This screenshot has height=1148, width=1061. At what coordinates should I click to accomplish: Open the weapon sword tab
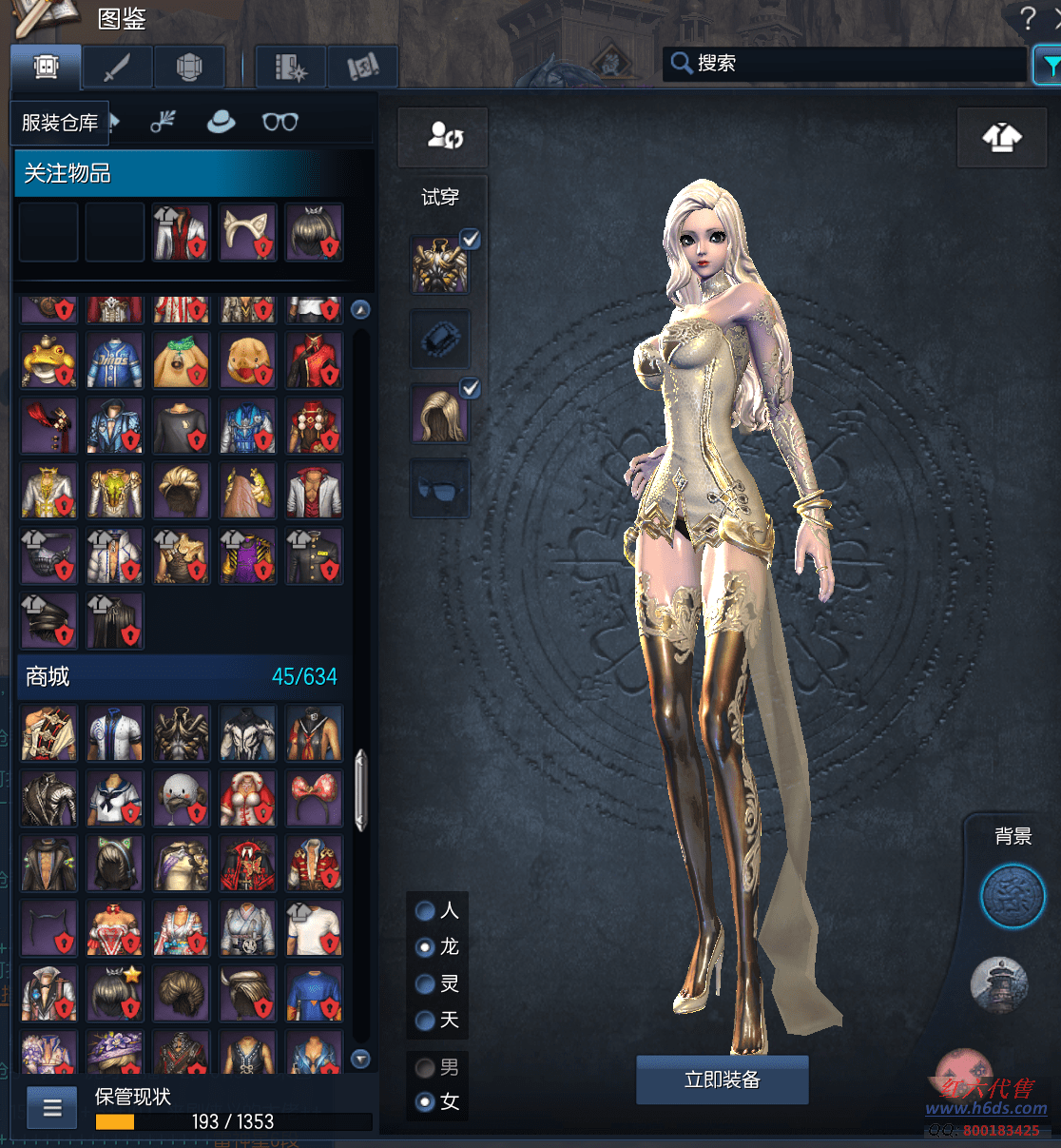[x=117, y=68]
